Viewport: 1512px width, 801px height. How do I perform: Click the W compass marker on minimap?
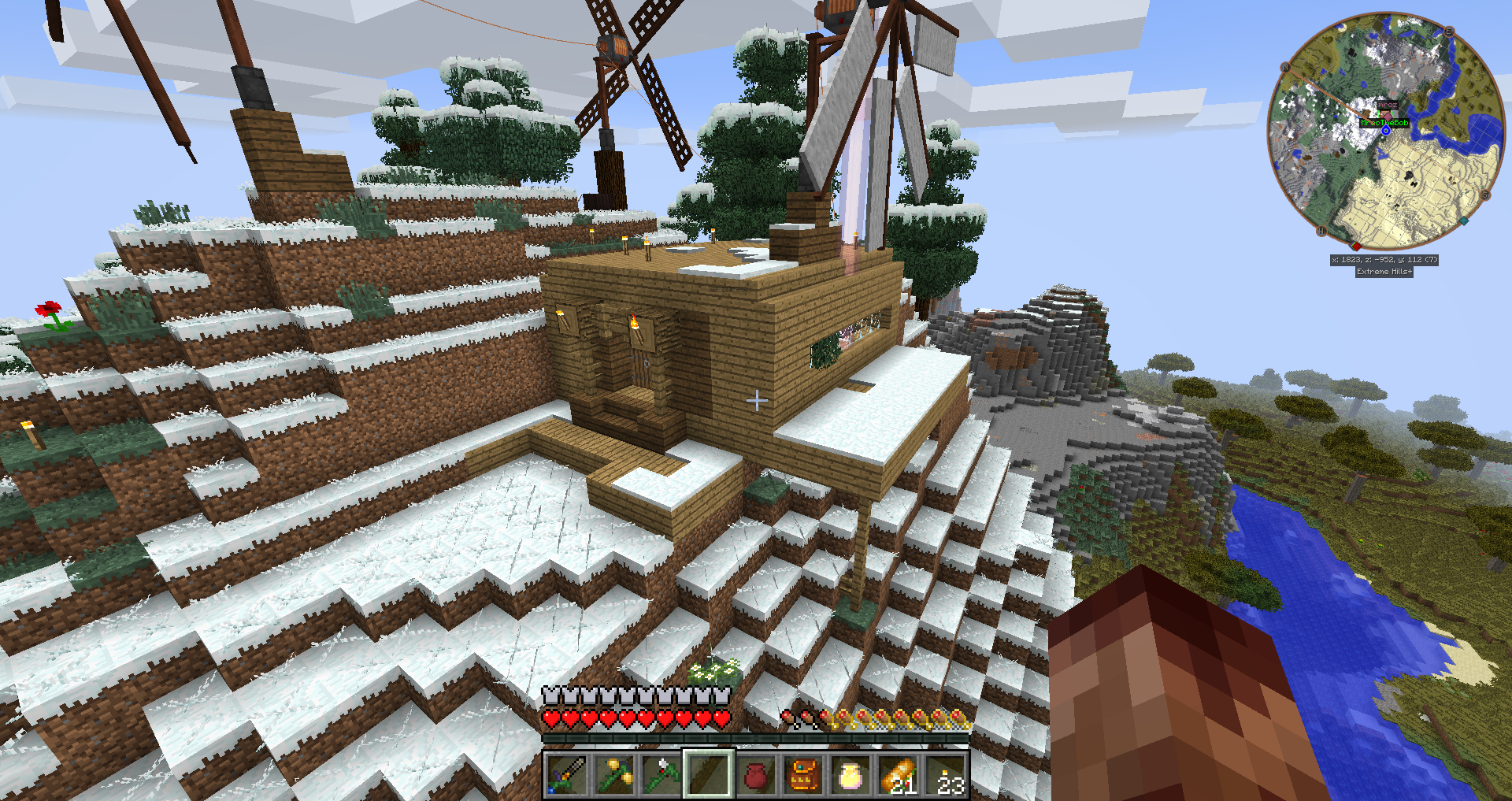point(1321,231)
